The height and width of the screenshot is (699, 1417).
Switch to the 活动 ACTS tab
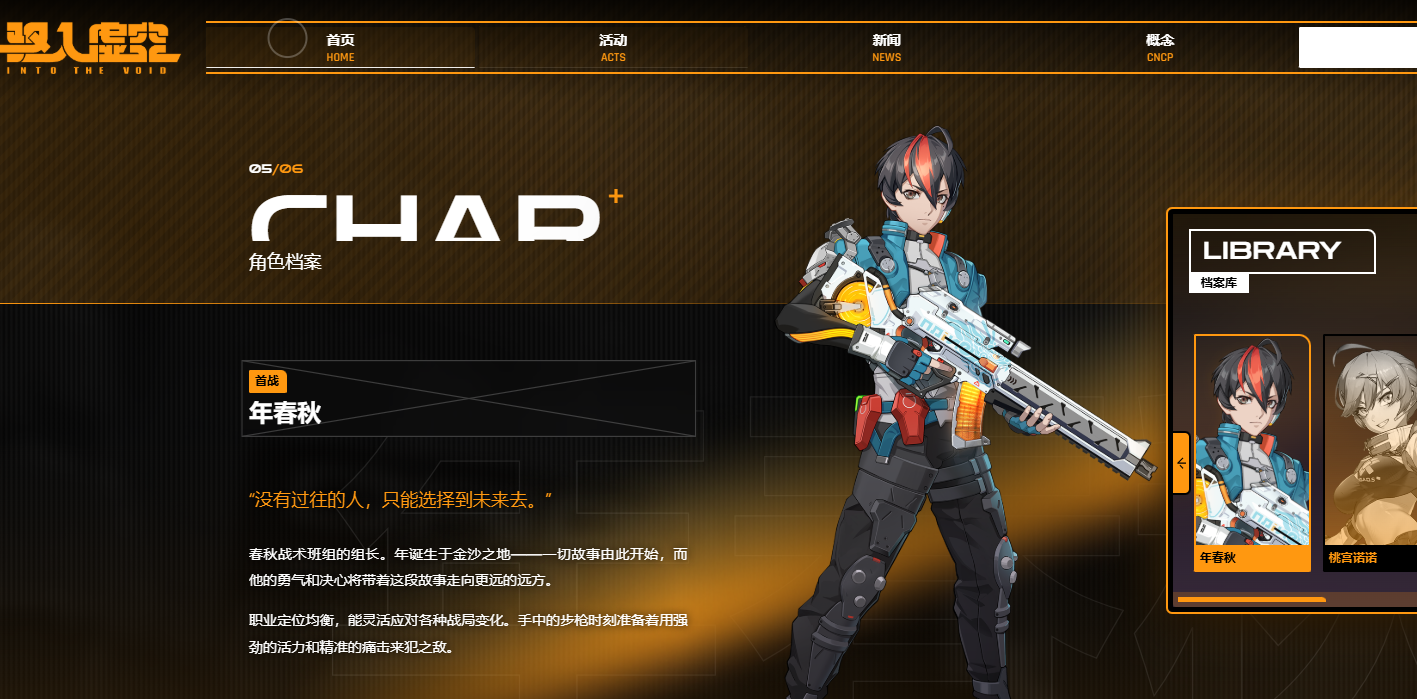point(613,47)
